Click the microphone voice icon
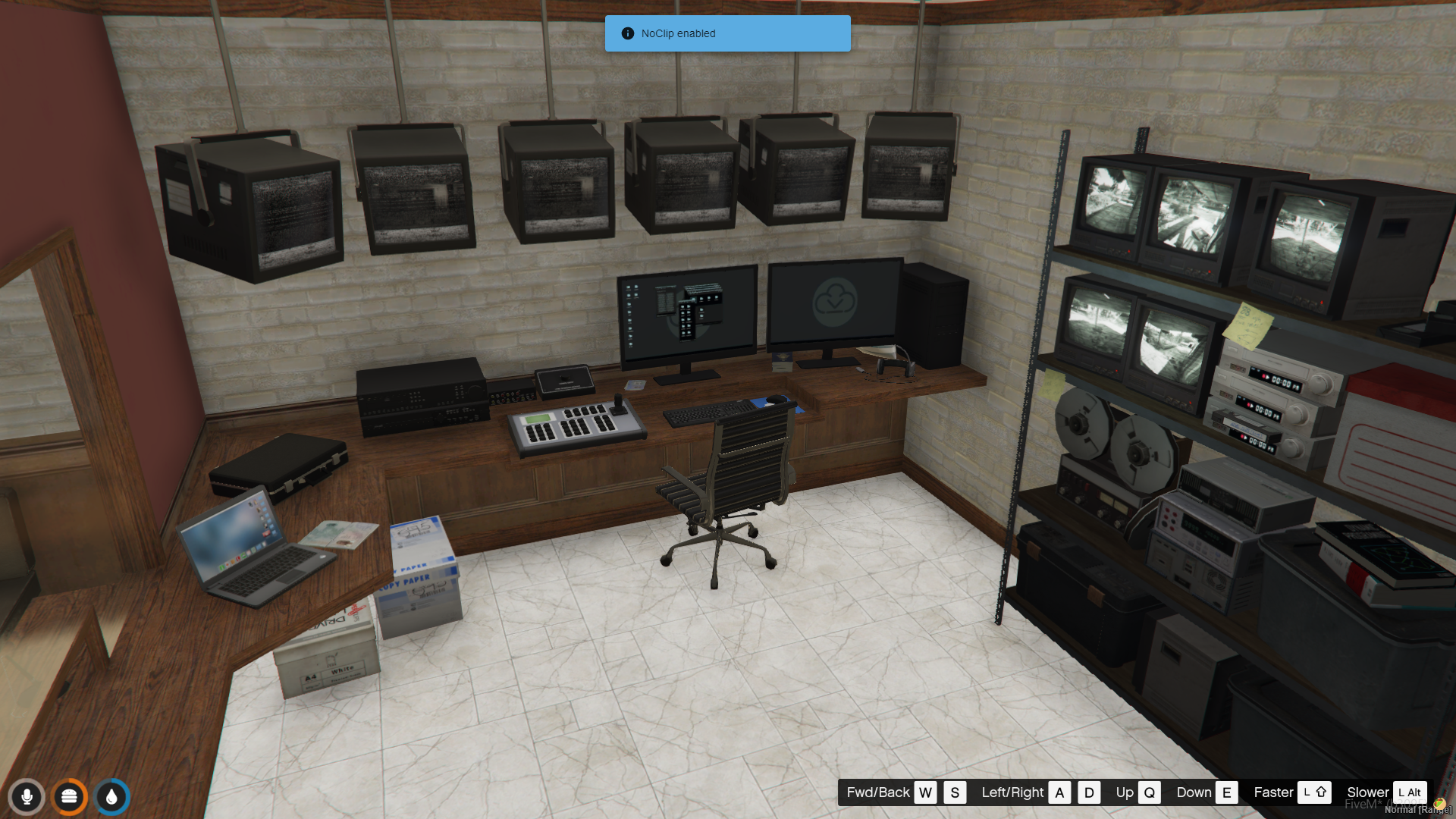The width and height of the screenshot is (1456, 819). tap(27, 797)
